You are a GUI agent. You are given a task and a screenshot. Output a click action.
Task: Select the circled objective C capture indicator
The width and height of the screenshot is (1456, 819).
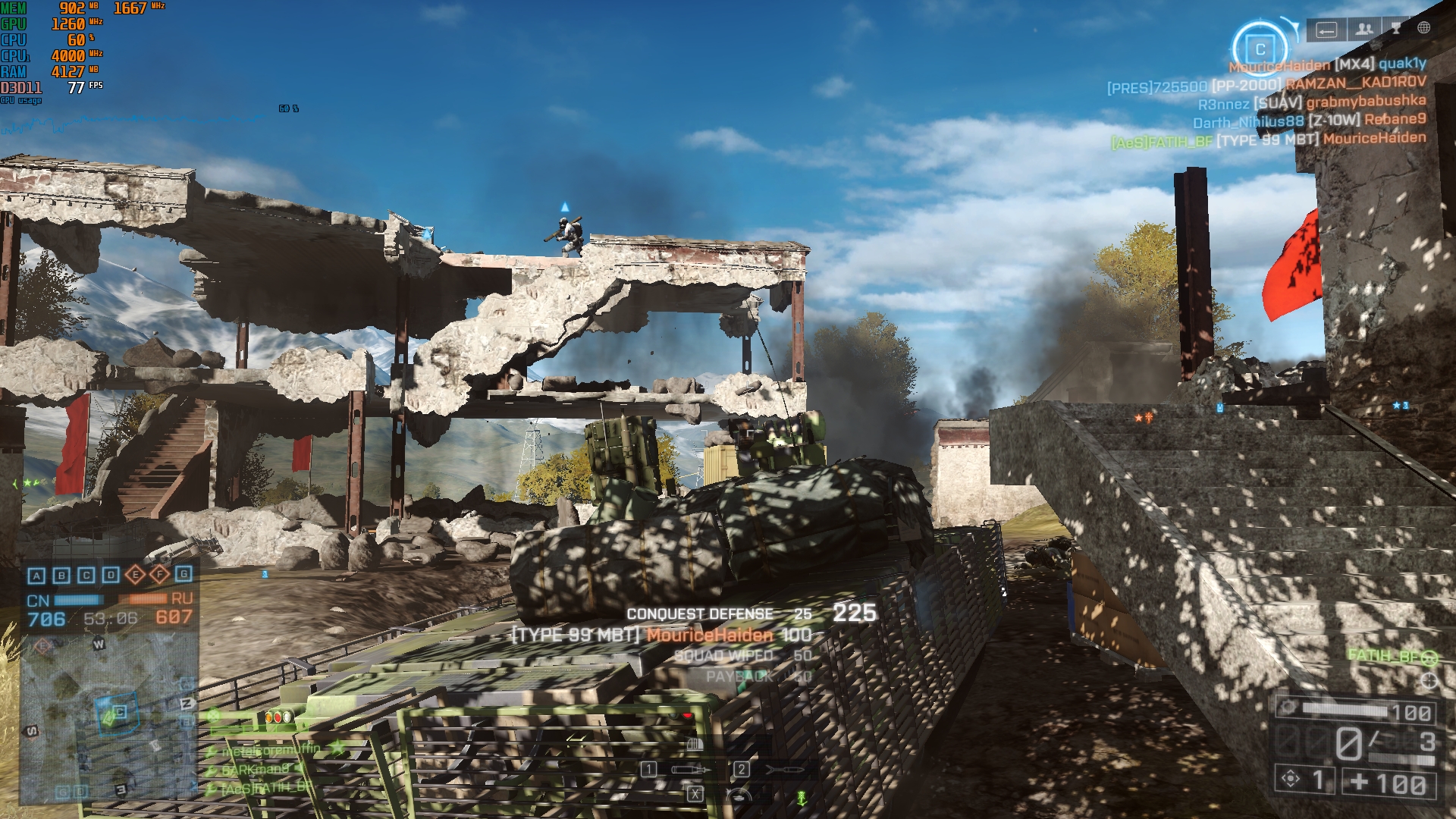click(x=1260, y=49)
